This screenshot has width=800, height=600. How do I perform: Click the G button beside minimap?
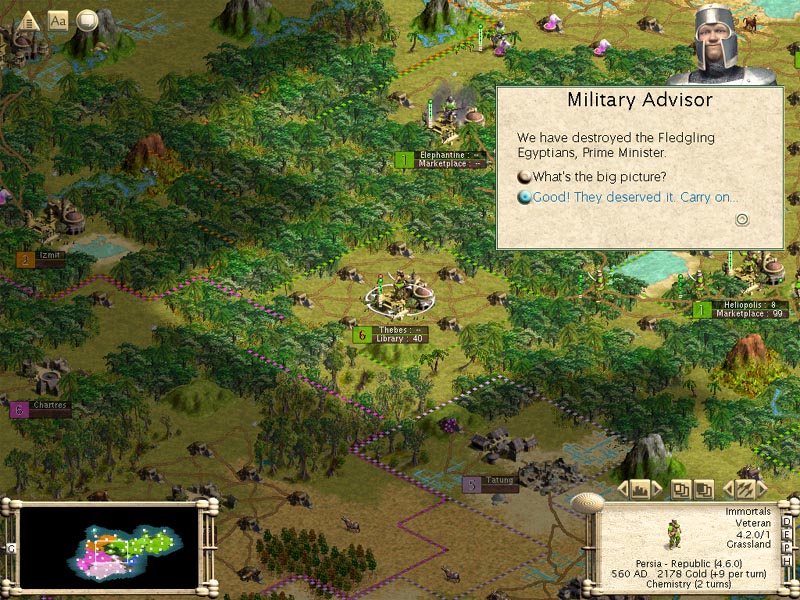pyautogui.click(x=11, y=548)
